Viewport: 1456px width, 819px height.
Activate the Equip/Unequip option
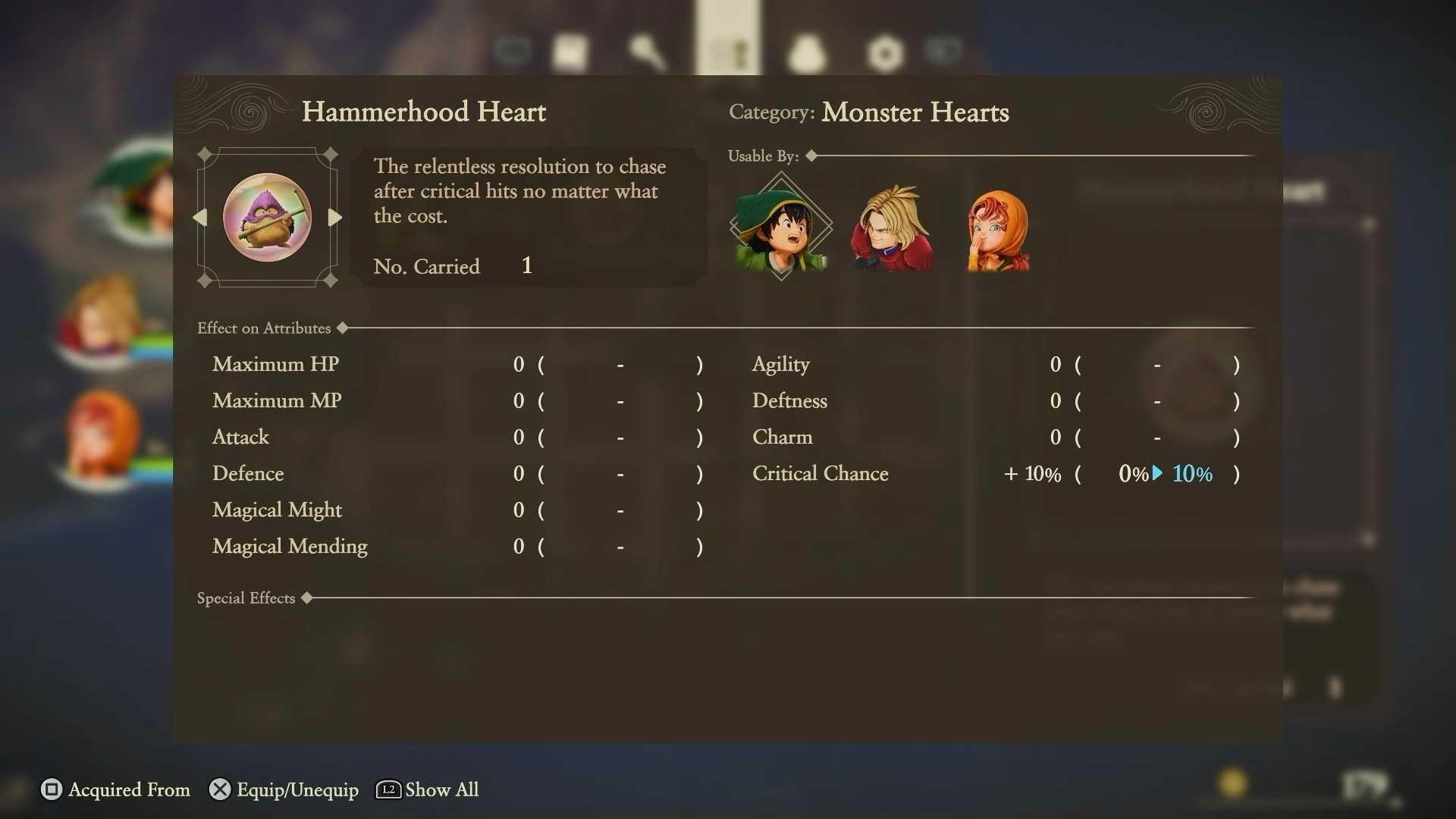coord(284,789)
